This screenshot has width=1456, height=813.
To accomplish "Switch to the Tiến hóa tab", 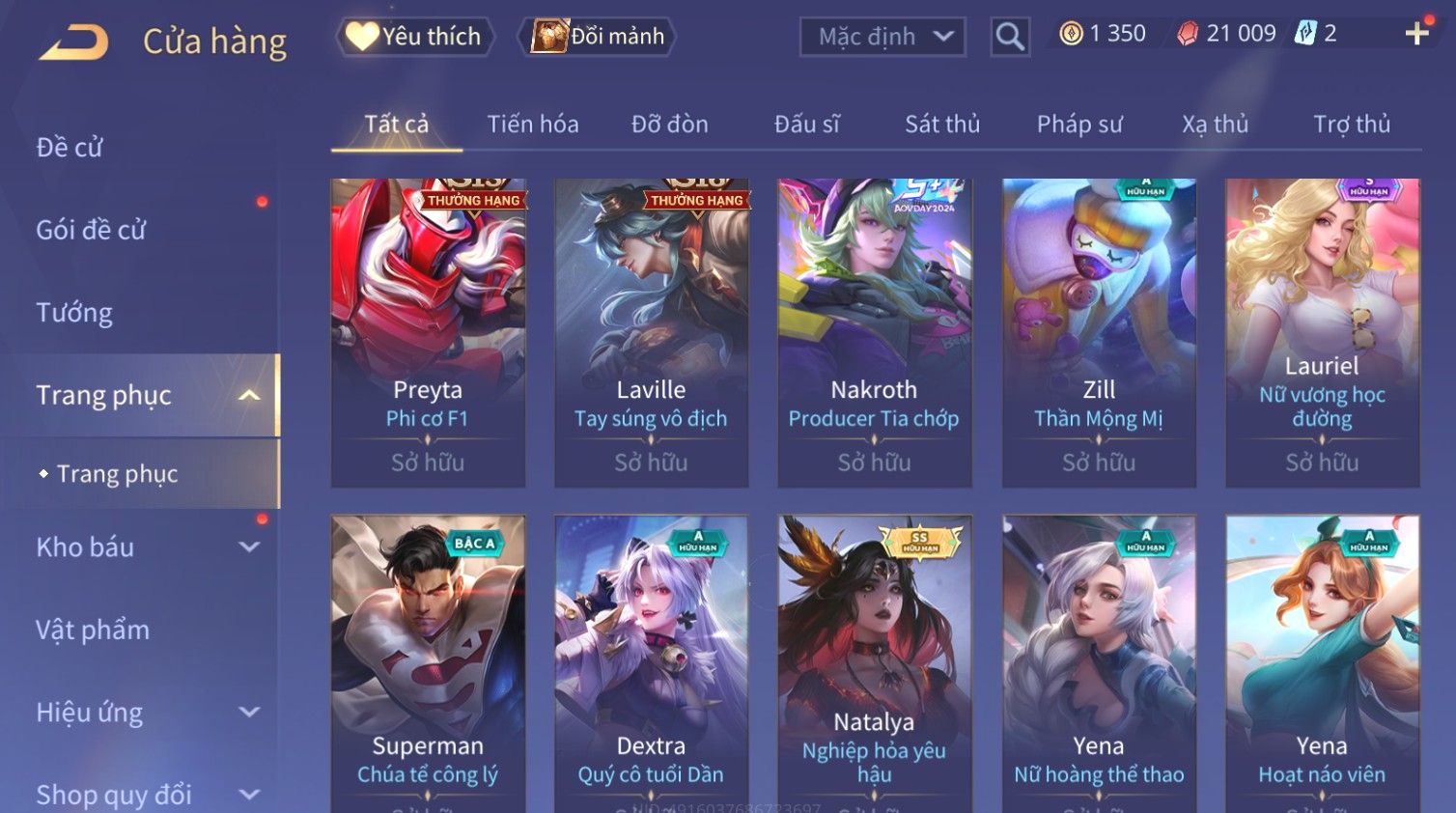I will point(533,125).
